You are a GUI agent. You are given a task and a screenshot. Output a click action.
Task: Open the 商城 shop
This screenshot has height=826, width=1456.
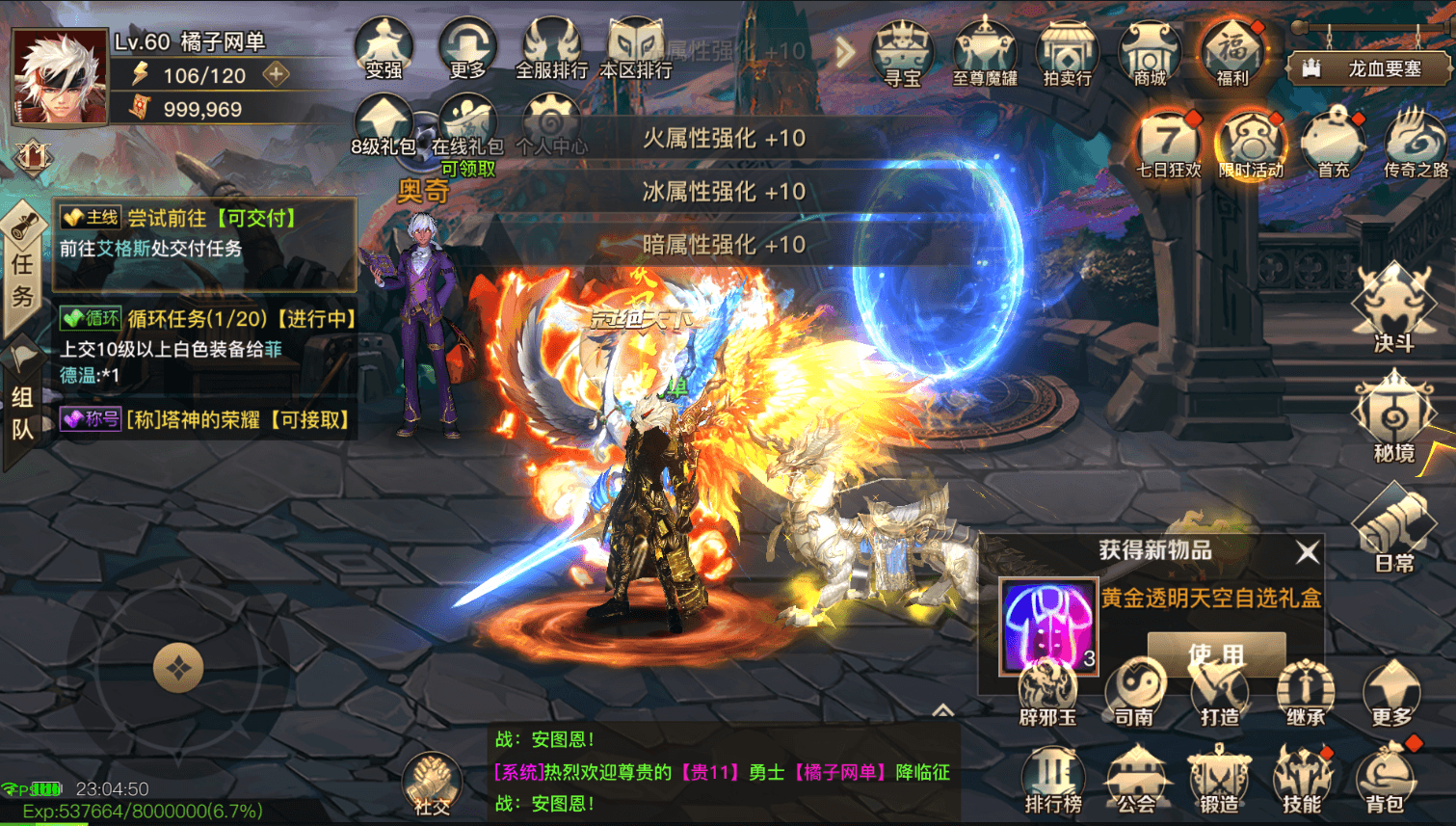click(x=1150, y=53)
